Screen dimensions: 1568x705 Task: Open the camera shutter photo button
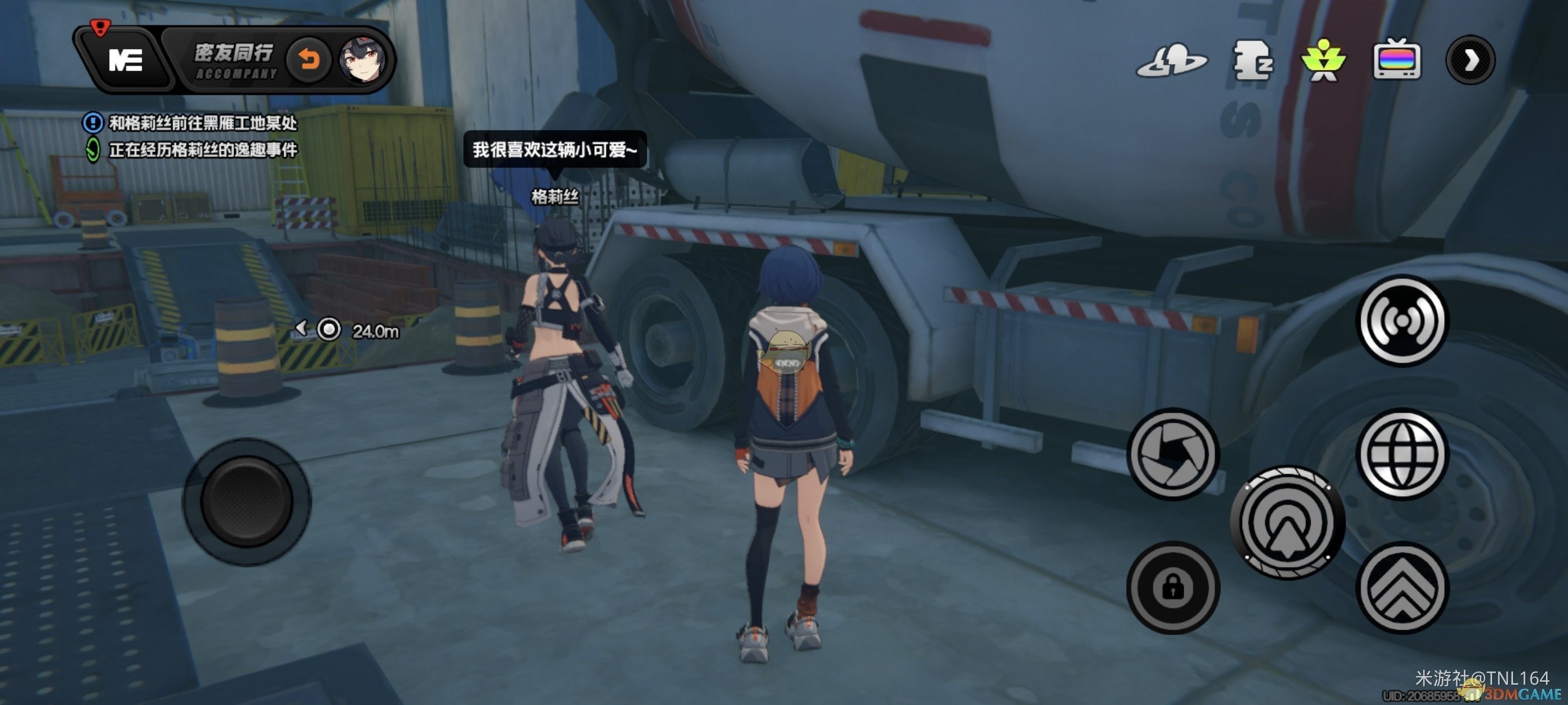pos(1173,454)
